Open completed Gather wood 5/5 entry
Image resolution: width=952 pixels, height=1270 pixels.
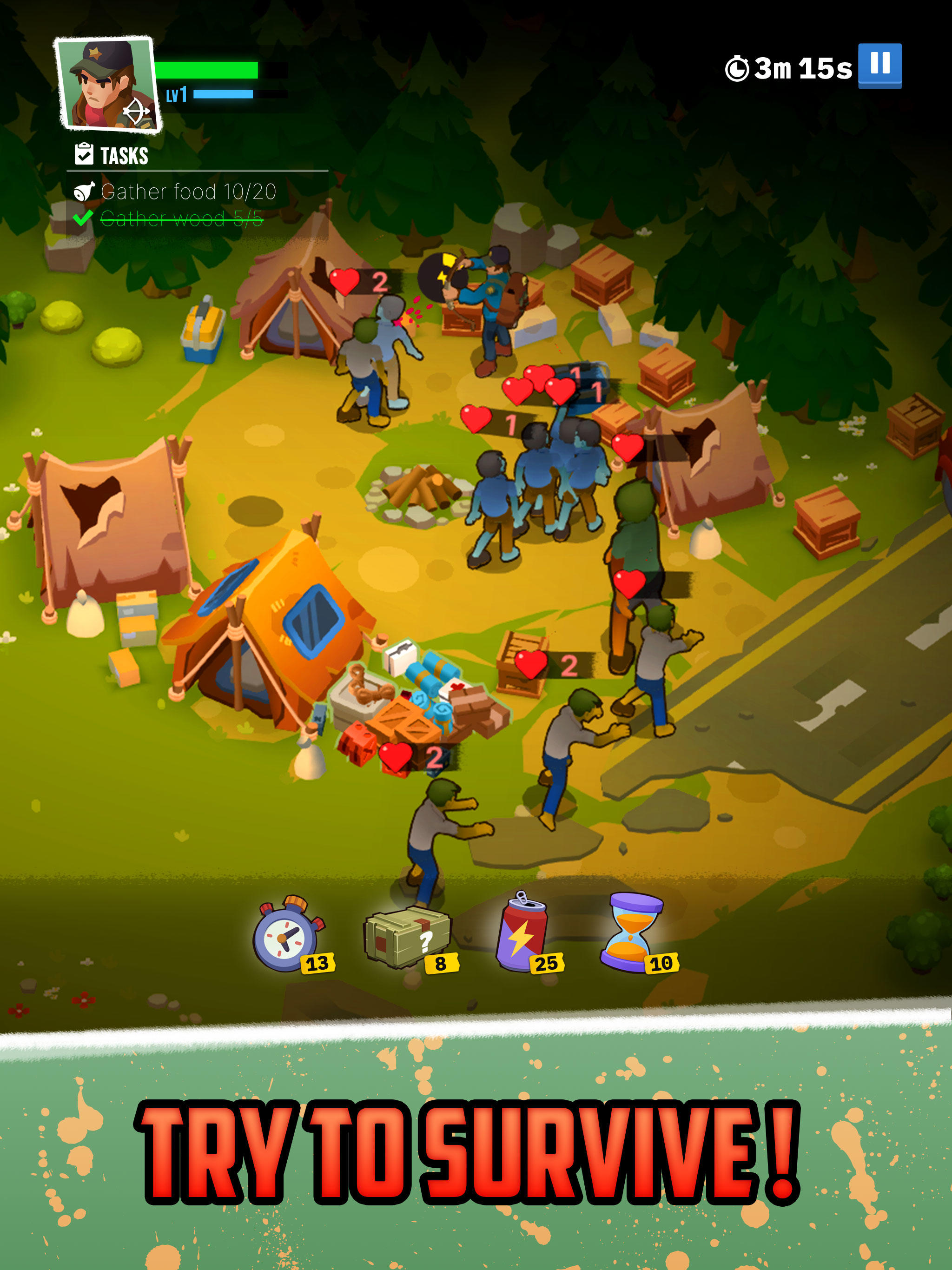coord(181,219)
